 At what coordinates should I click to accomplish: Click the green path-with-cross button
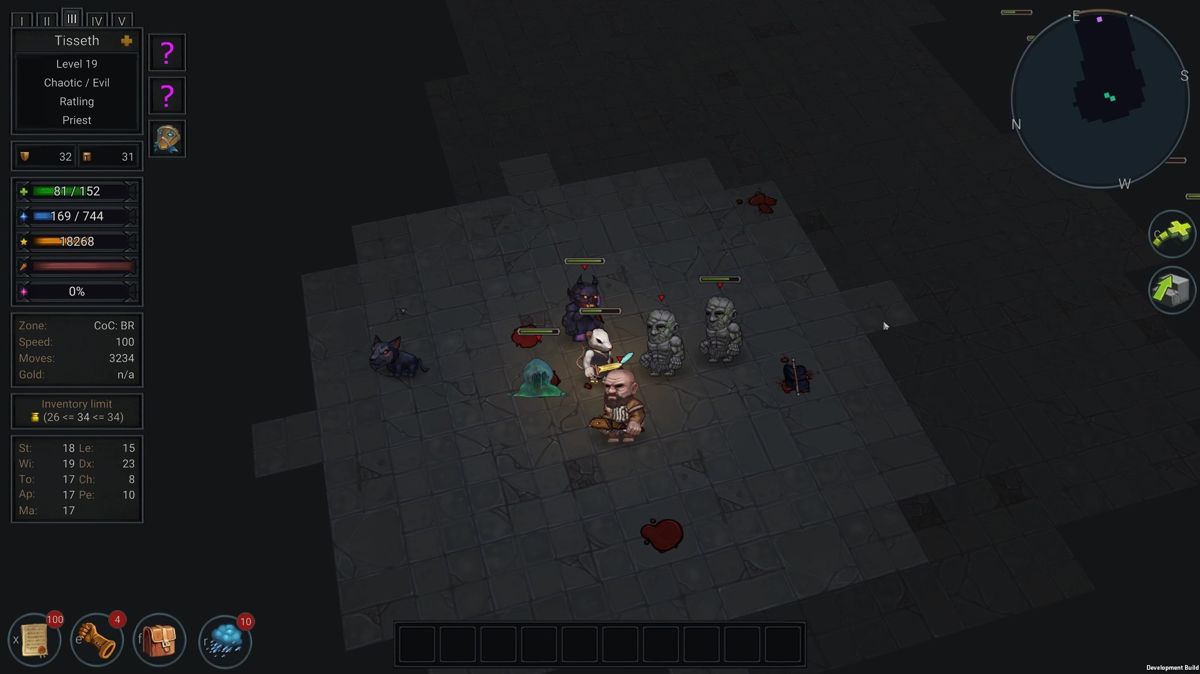(1172, 235)
